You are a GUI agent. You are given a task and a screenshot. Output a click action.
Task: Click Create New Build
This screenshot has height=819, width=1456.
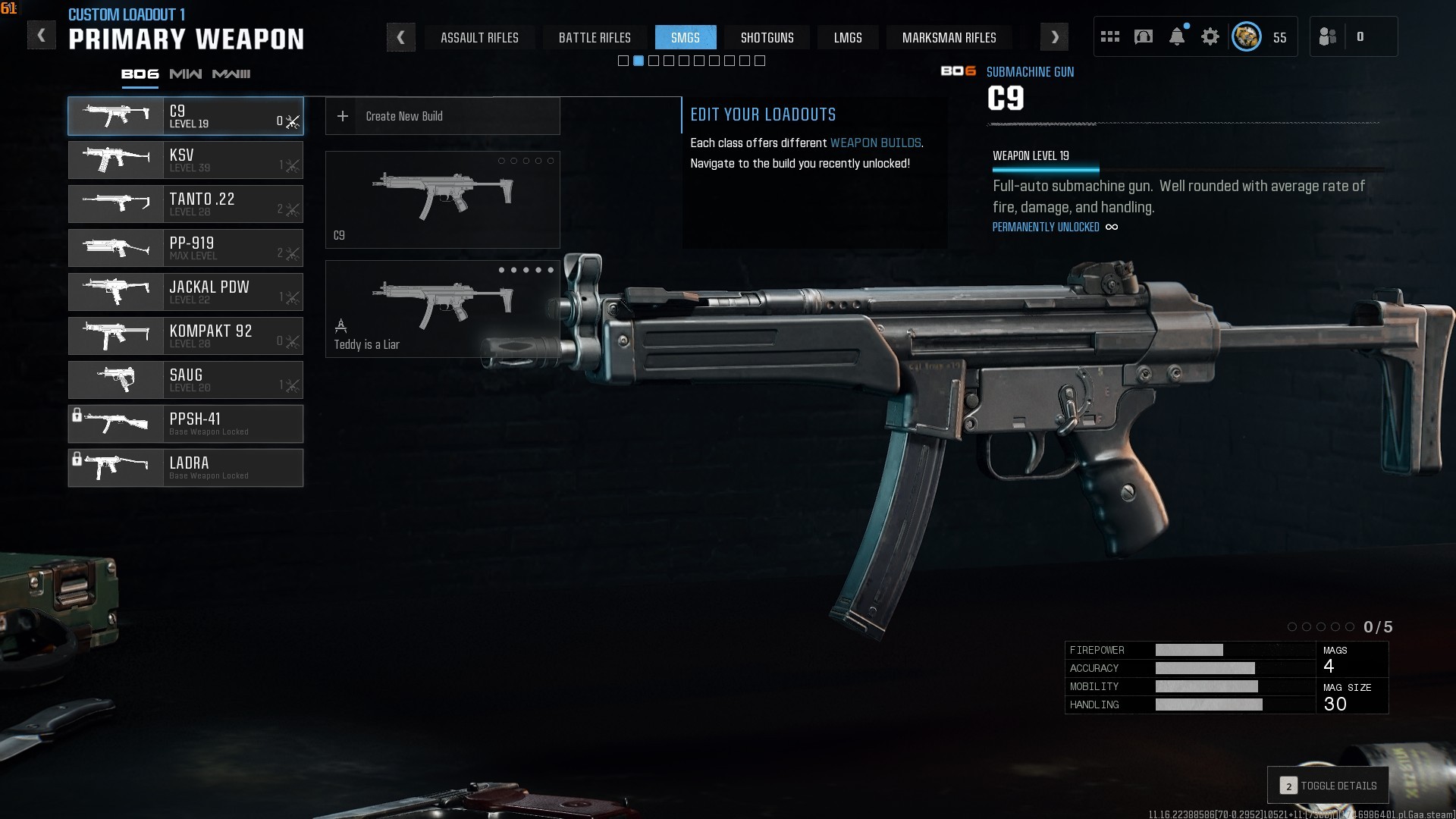pyautogui.click(x=442, y=116)
